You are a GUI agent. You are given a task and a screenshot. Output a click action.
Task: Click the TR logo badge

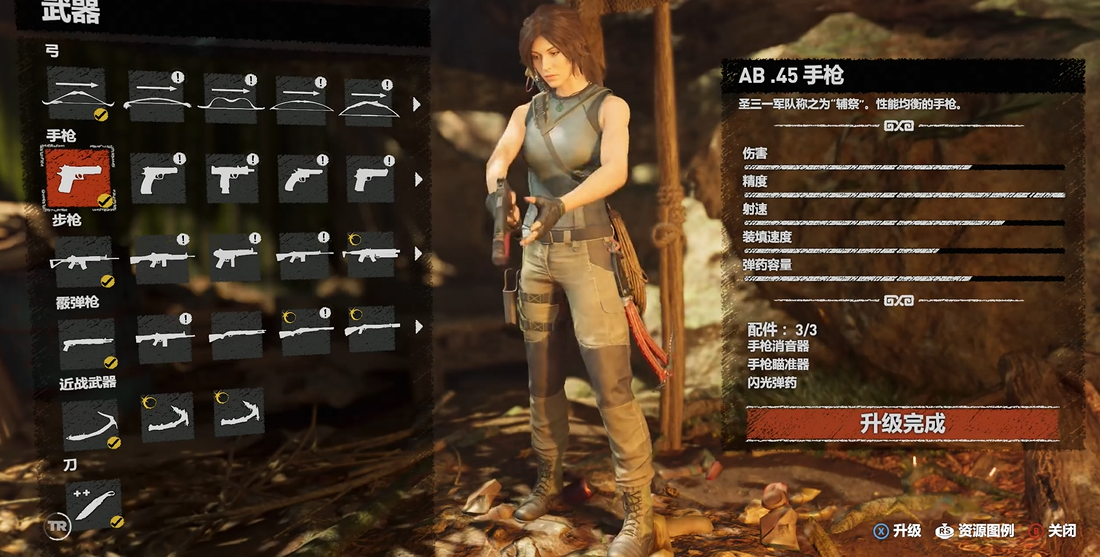tap(57, 523)
